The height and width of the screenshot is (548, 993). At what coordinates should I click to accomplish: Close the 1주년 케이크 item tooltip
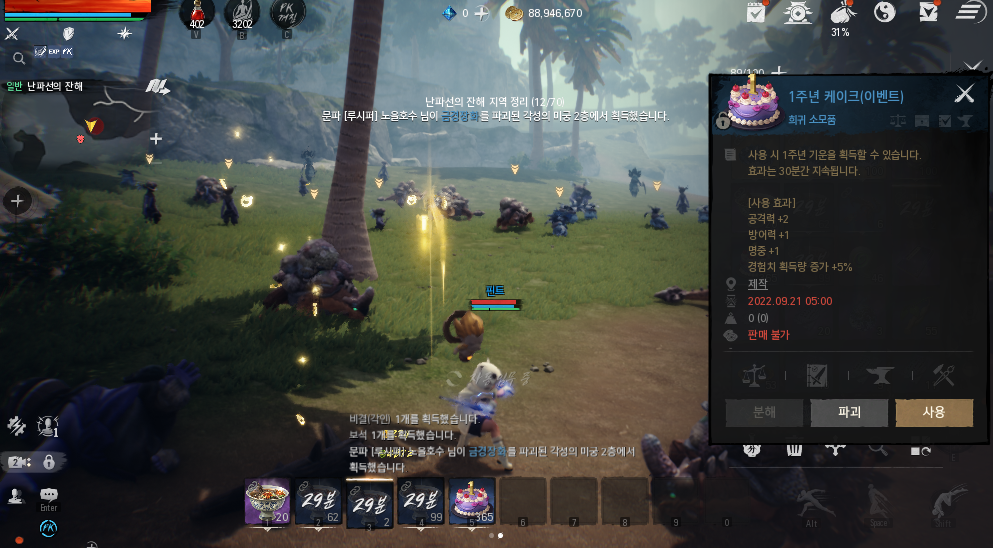click(x=964, y=94)
